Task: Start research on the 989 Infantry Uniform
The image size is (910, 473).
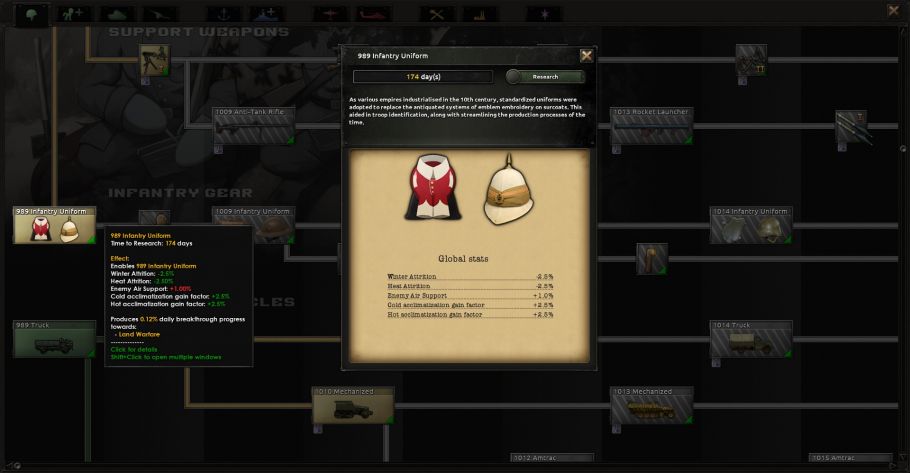Action: tap(545, 77)
